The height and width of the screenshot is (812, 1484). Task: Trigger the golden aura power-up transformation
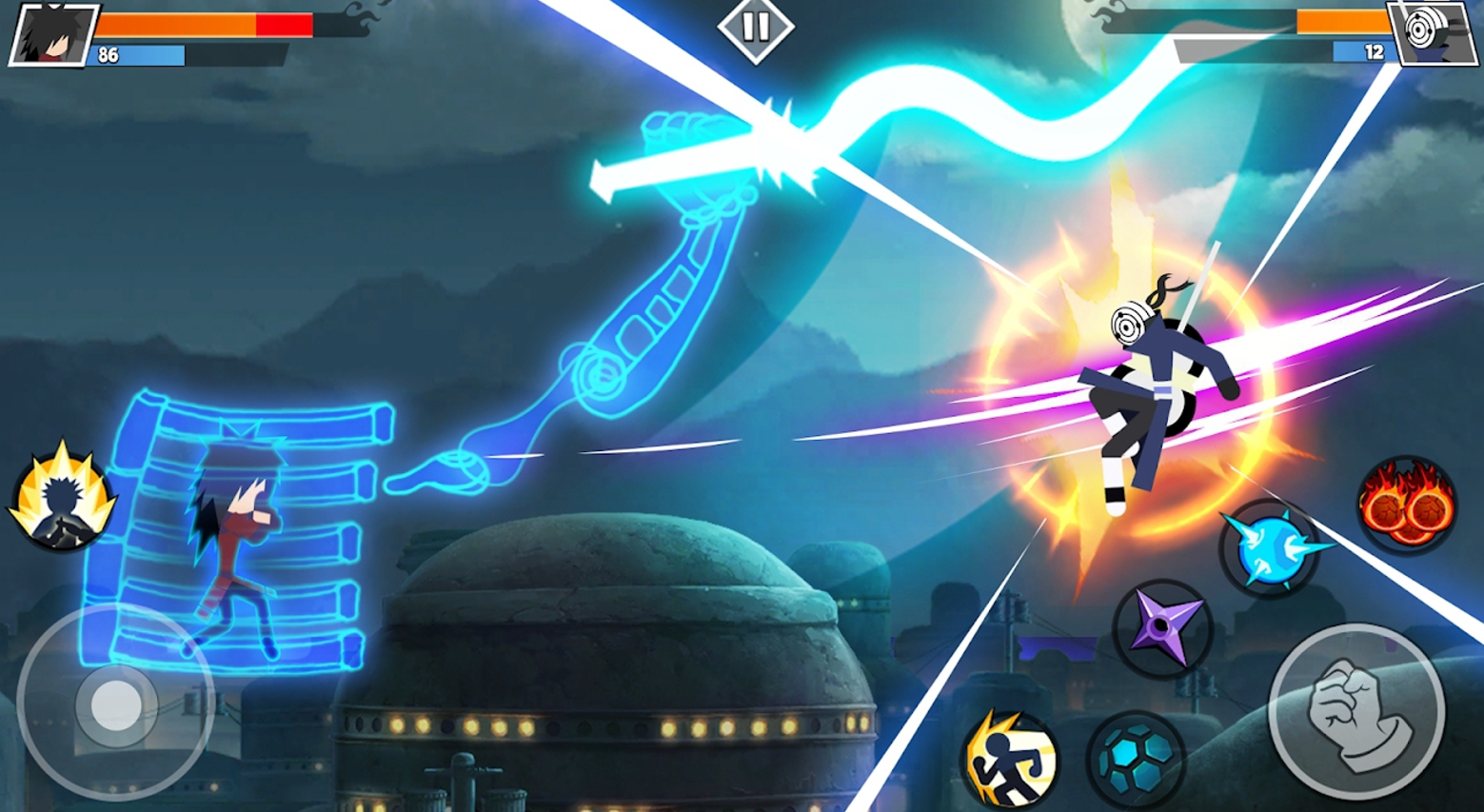click(61, 497)
